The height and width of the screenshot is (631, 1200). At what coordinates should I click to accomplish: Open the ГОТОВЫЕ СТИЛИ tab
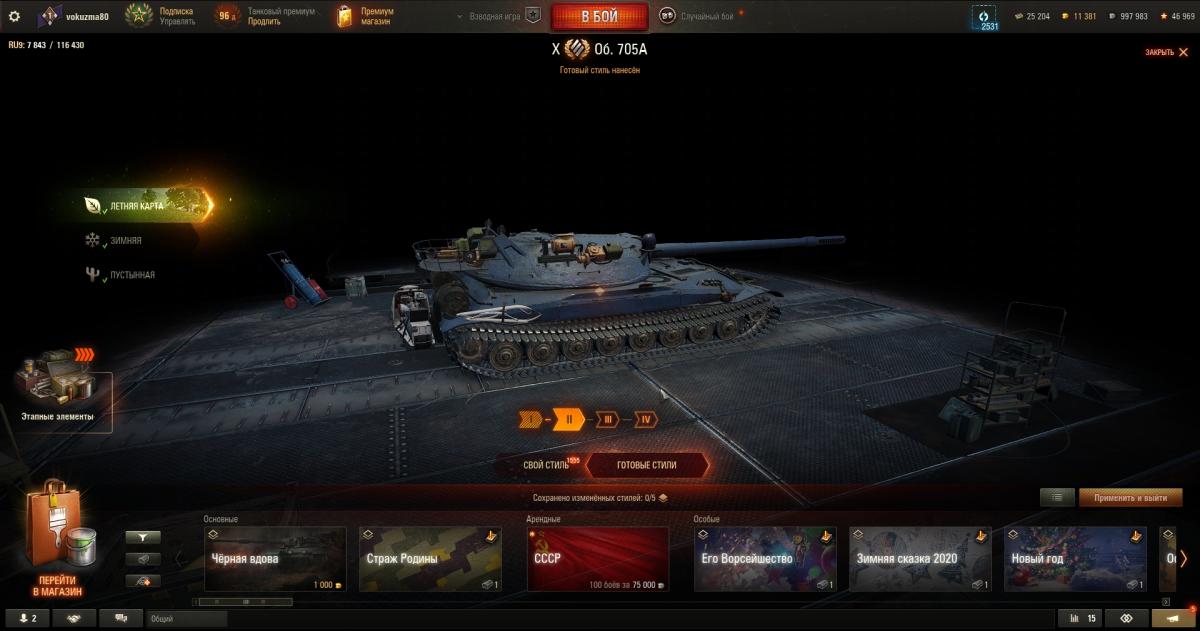[646, 465]
